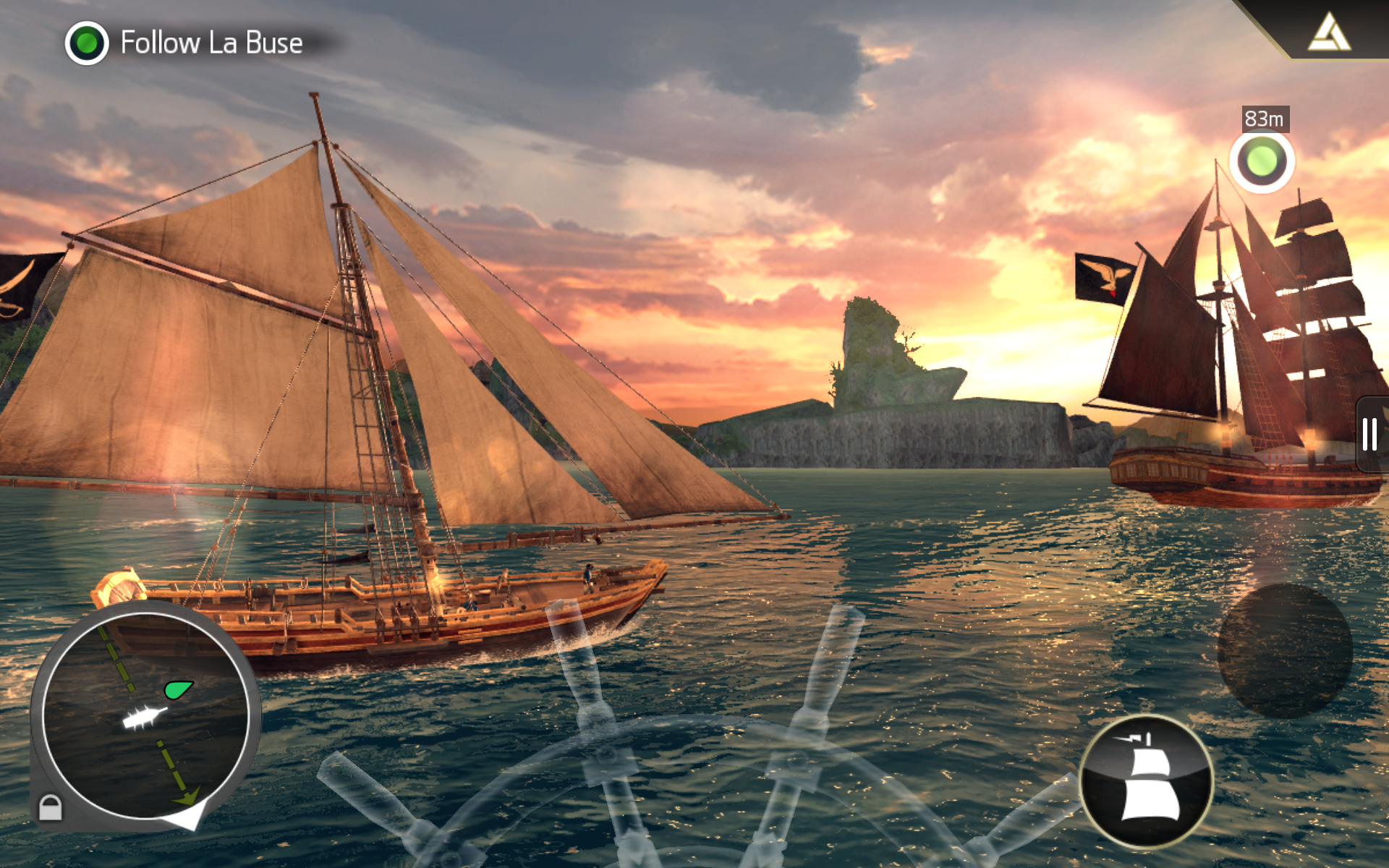Tap the dark round action button
The height and width of the screenshot is (868, 1389).
(x=1285, y=651)
